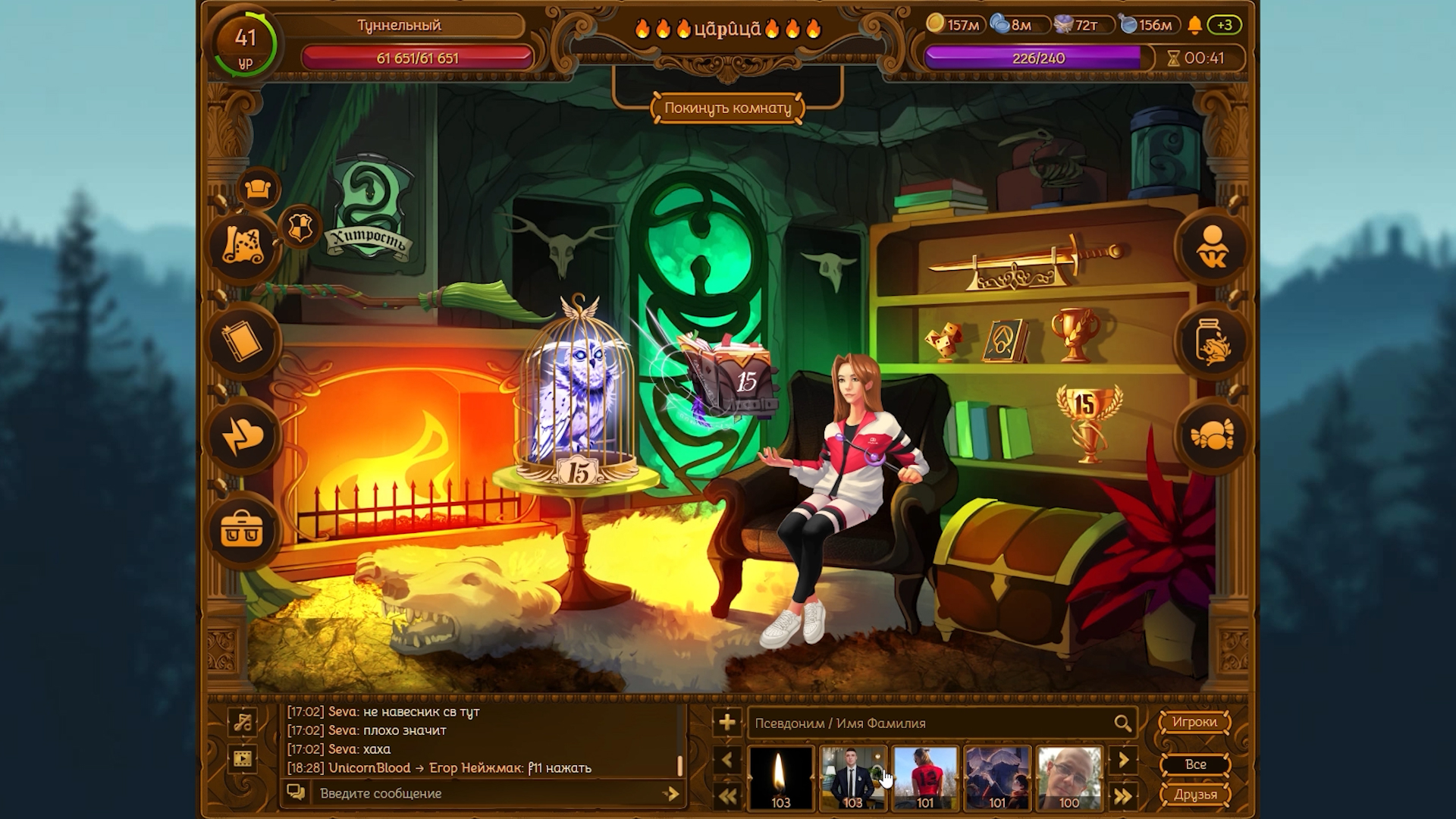Open the frog jar icon
Image resolution: width=1456 pixels, height=819 pixels.
(1212, 342)
